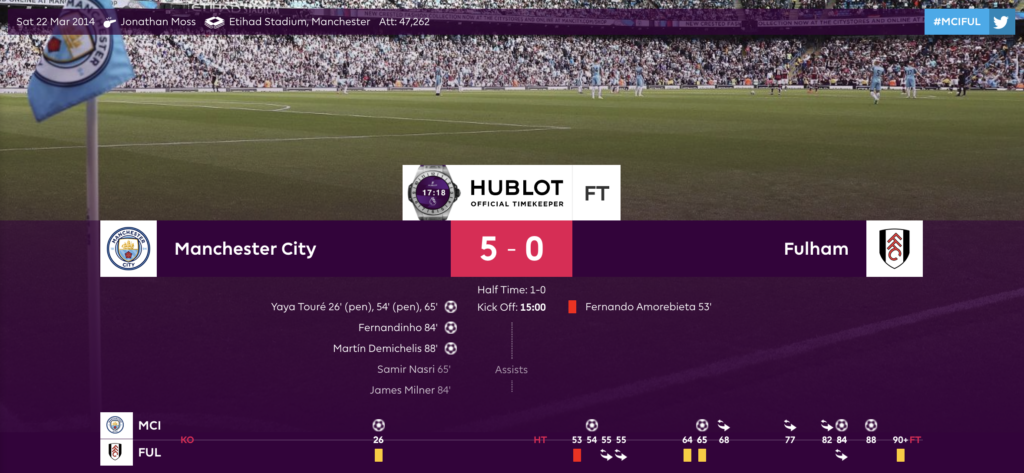Show the 88th minute goal on the timeline

coord(871,425)
